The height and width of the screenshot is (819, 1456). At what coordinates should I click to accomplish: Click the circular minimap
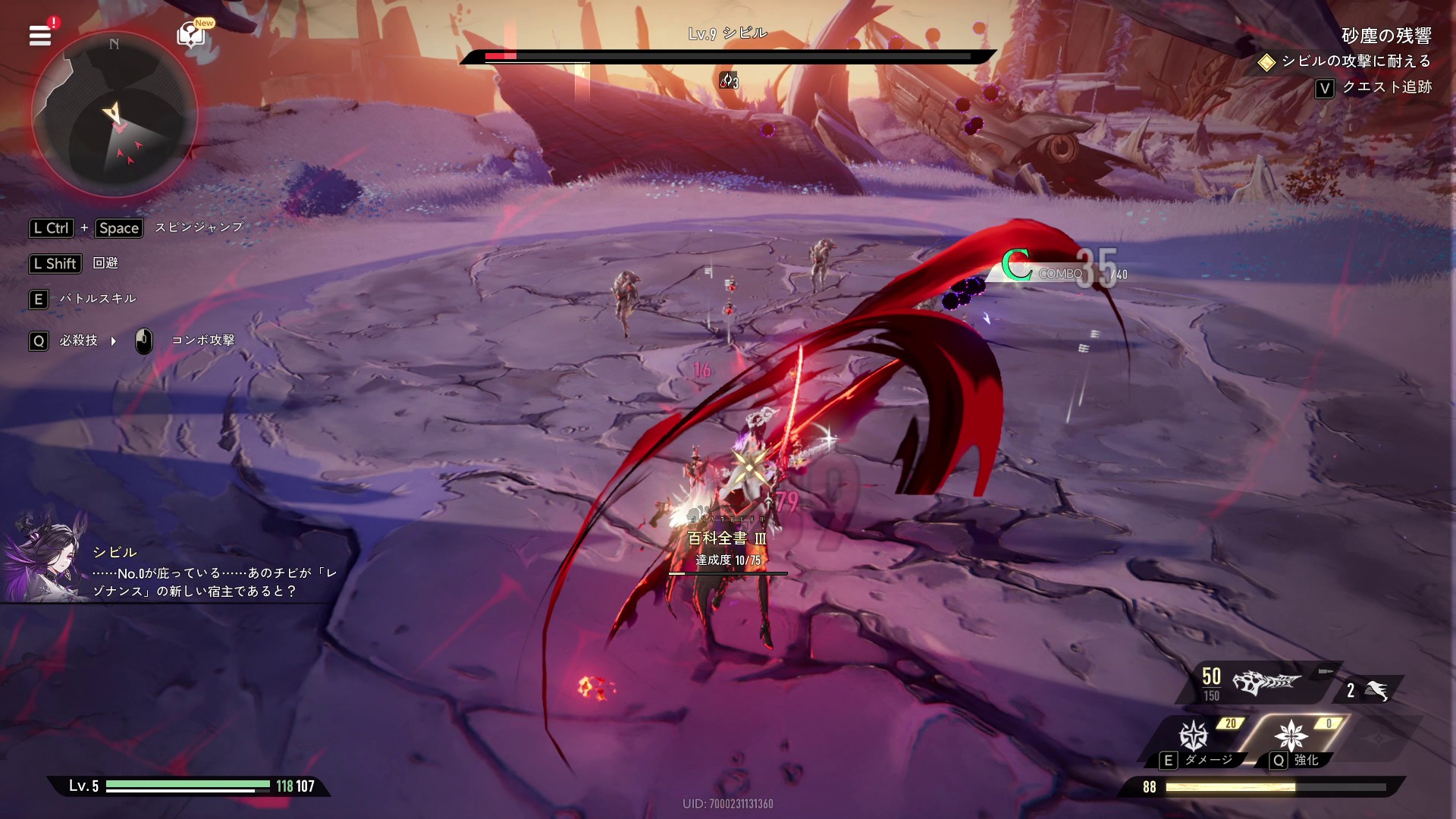click(115, 115)
